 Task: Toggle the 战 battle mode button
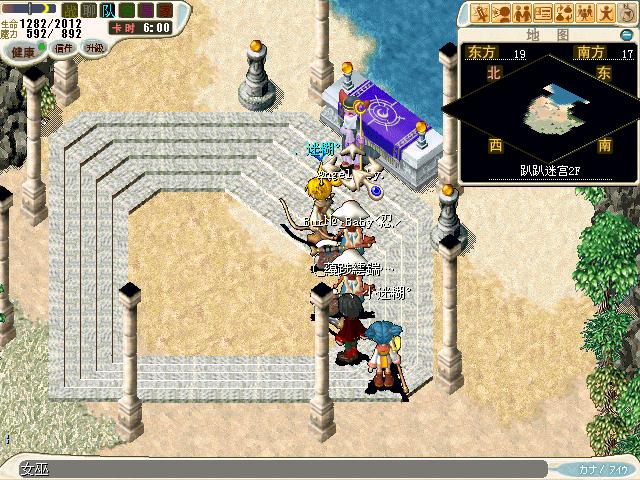(x=68, y=9)
